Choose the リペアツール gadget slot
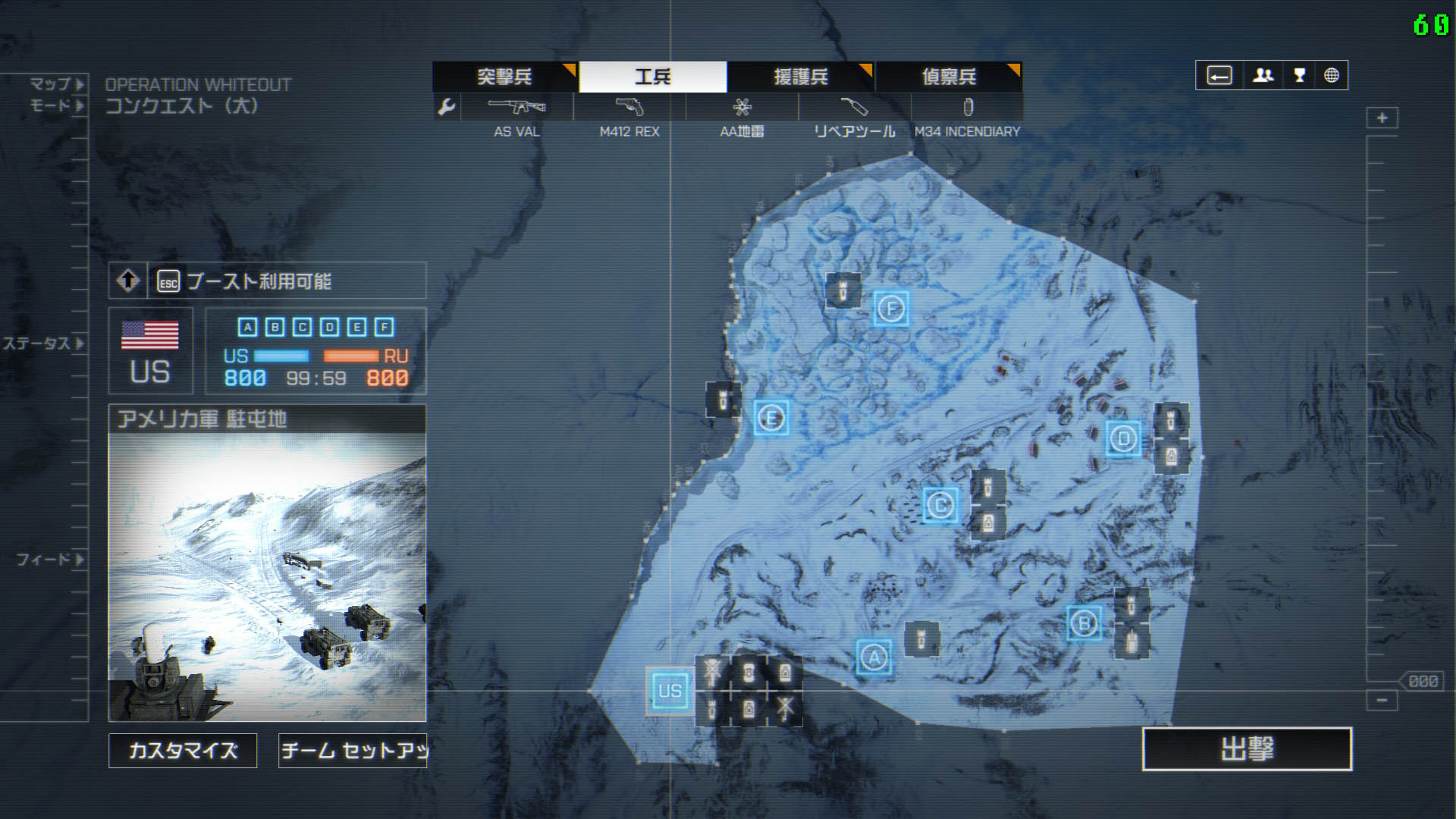 (x=854, y=107)
